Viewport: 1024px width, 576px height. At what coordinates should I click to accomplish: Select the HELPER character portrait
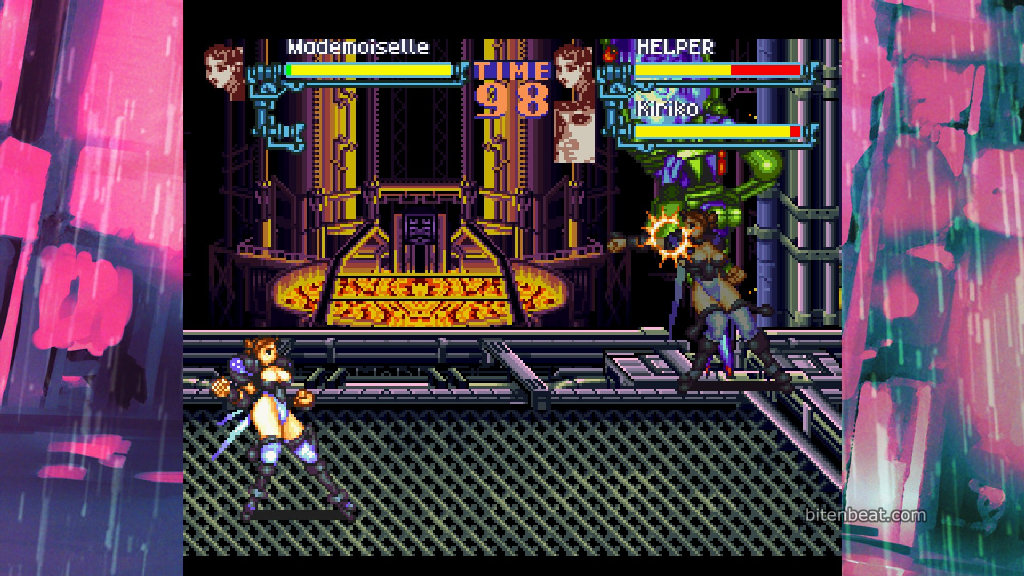[573, 71]
